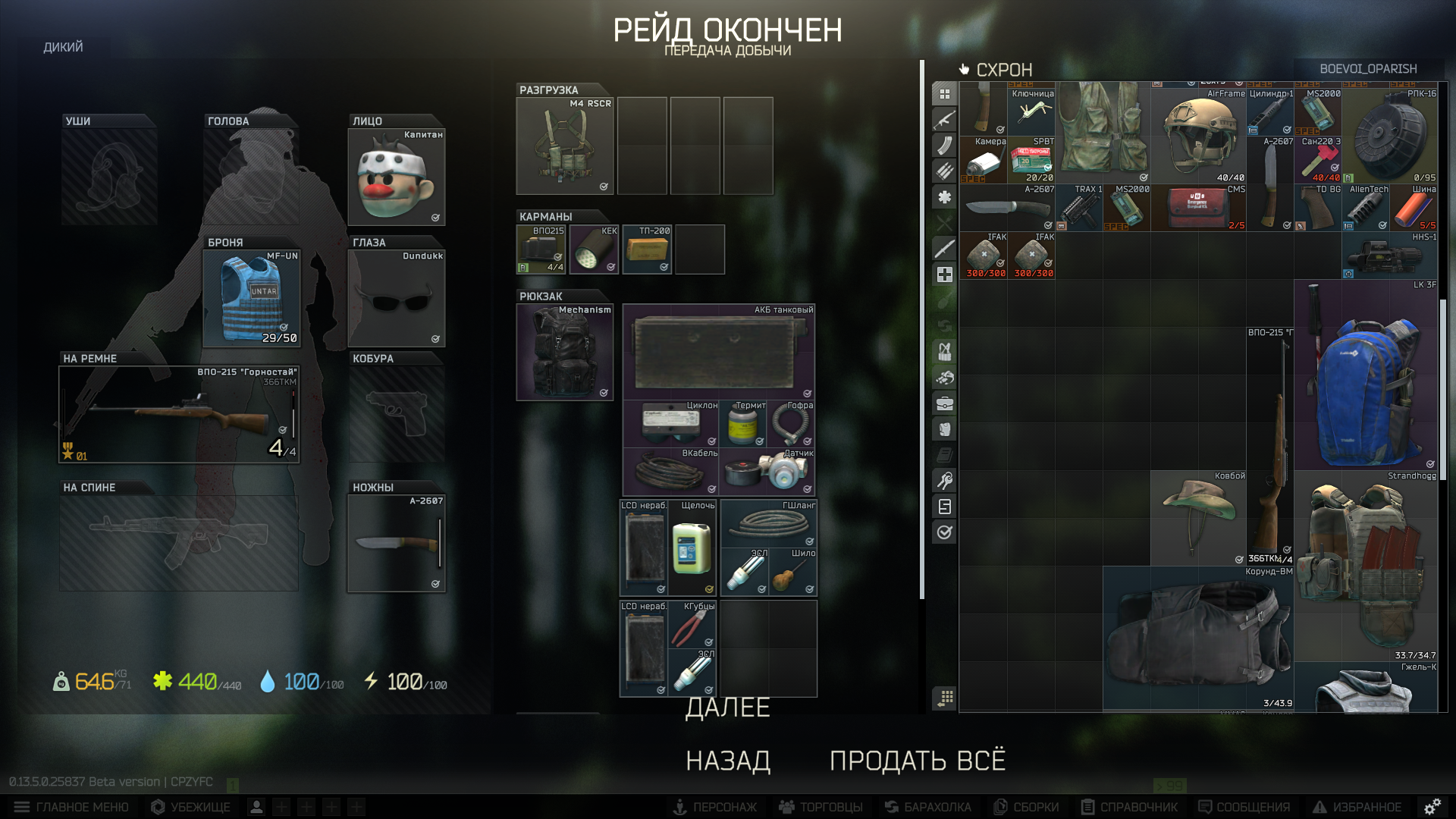Select the Капитан face mask slot
1456x819 pixels.
397,177
